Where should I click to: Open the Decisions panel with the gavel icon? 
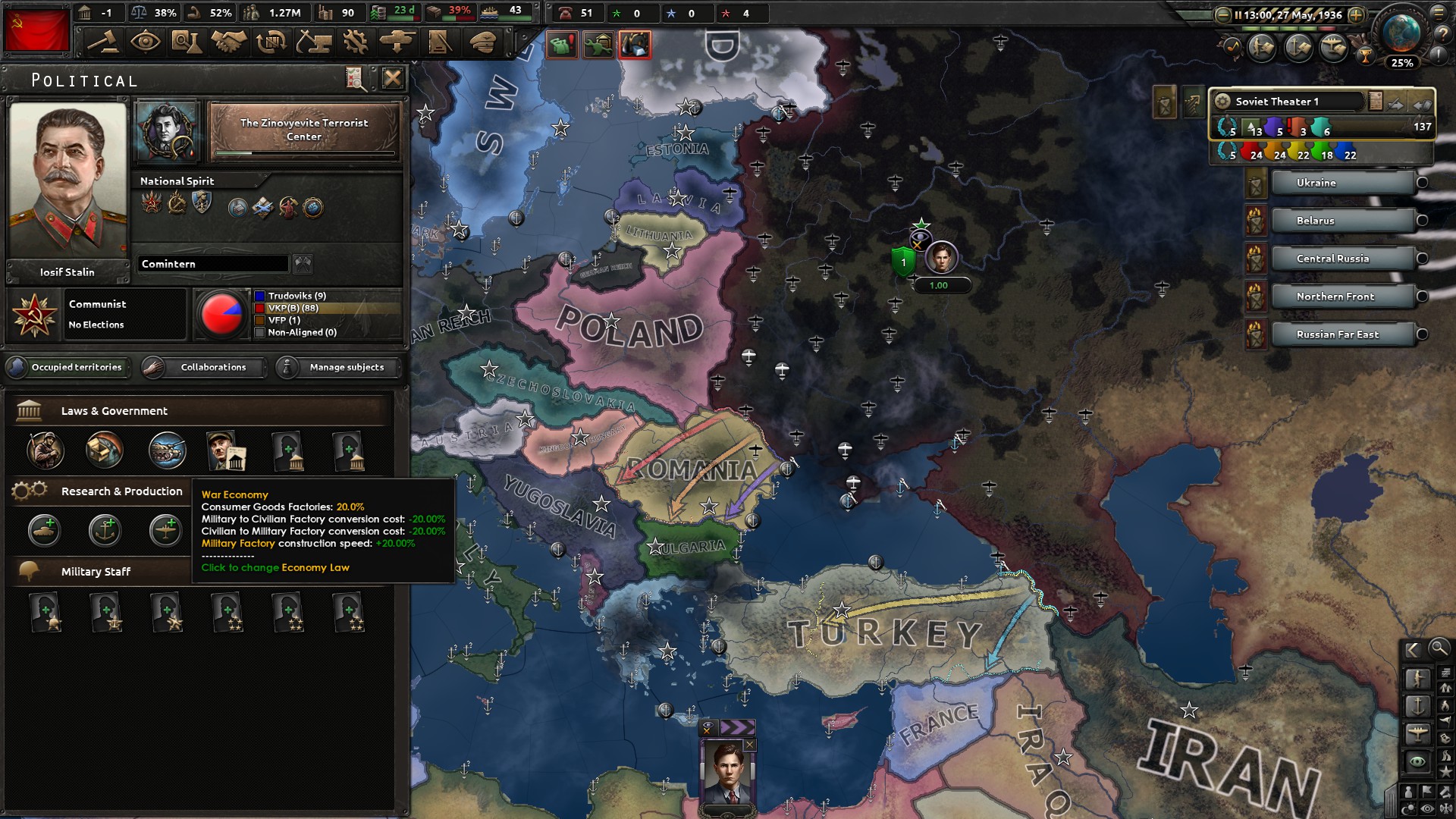103,43
